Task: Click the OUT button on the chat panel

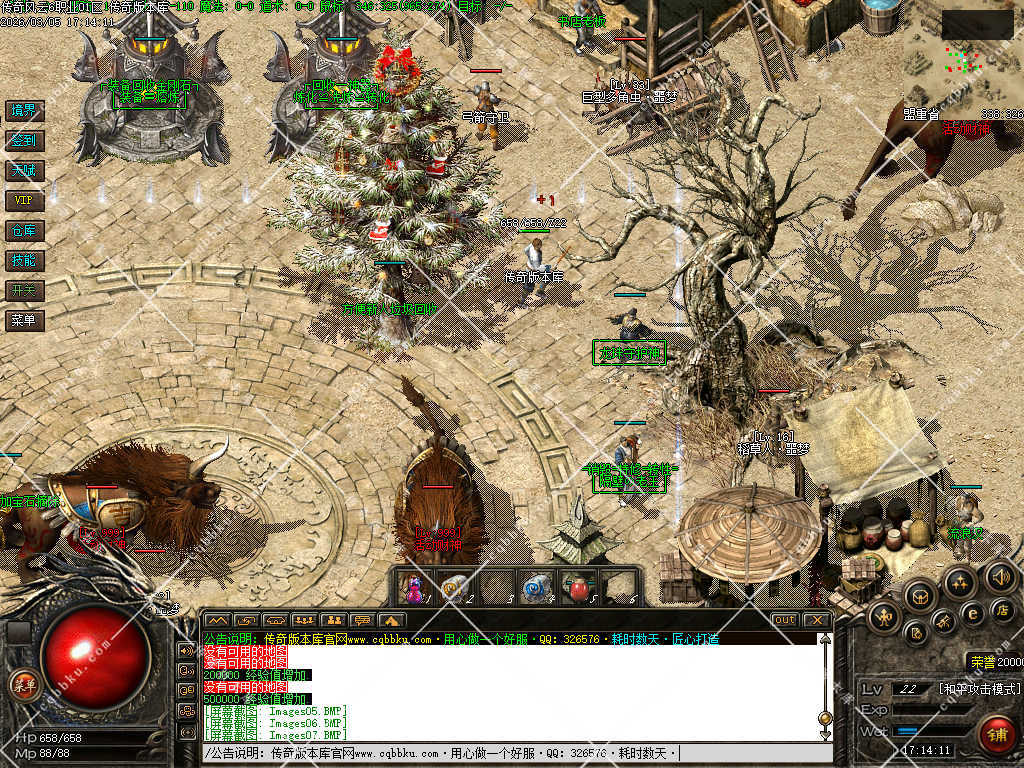Action: (785, 620)
